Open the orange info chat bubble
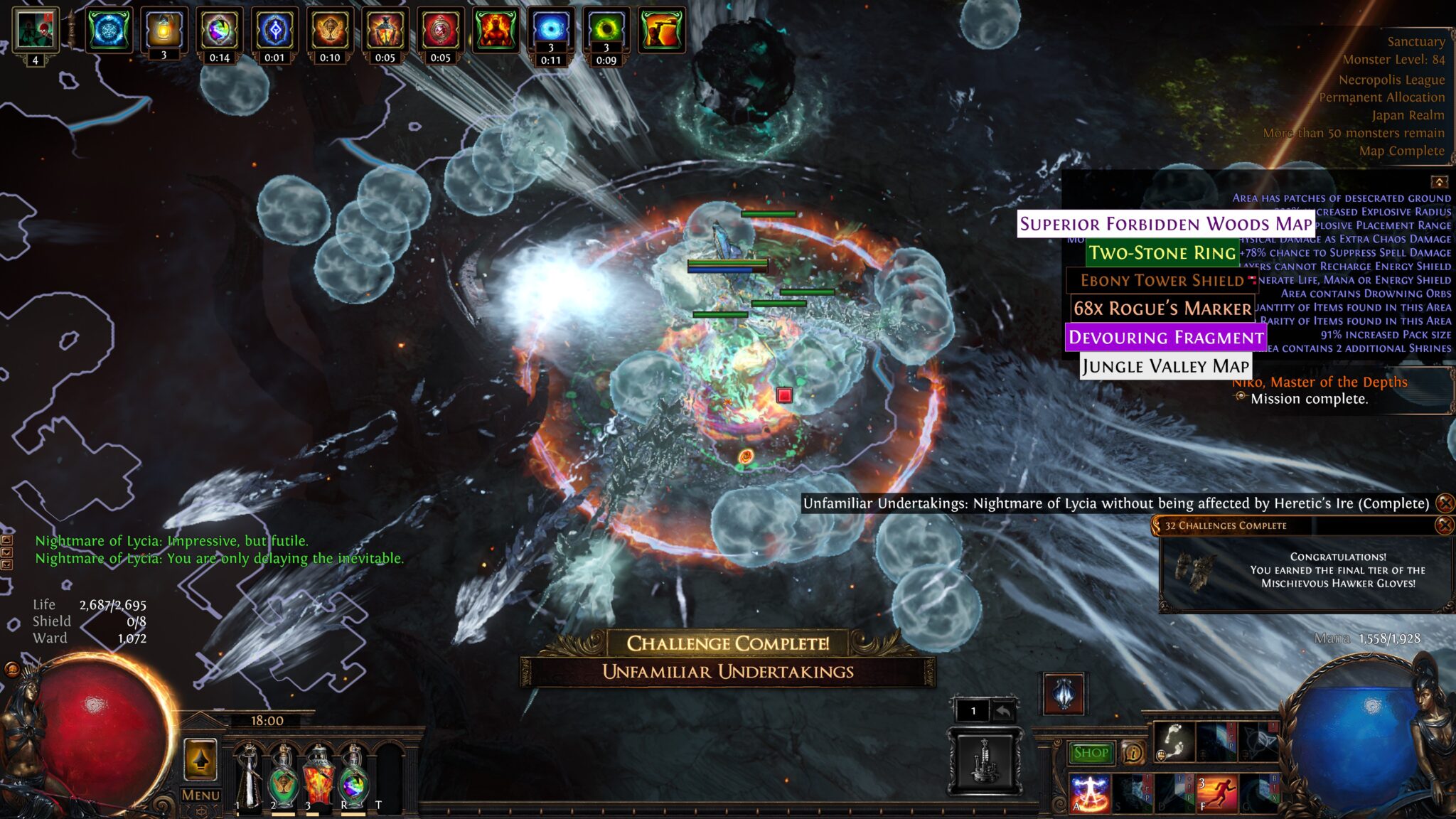 tap(1133, 752)
